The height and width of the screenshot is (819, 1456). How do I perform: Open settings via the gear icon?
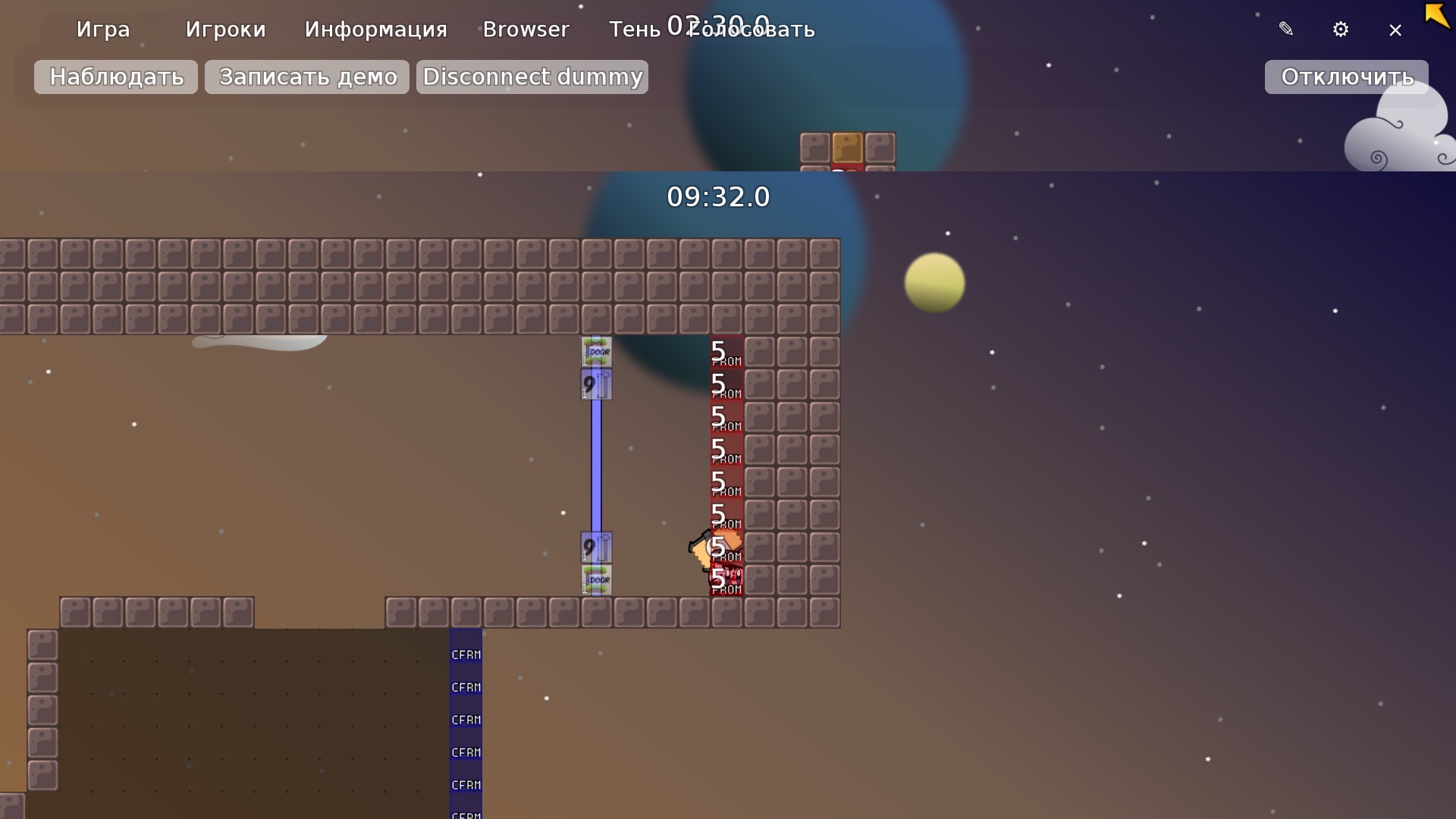[x=1341, y=30]
